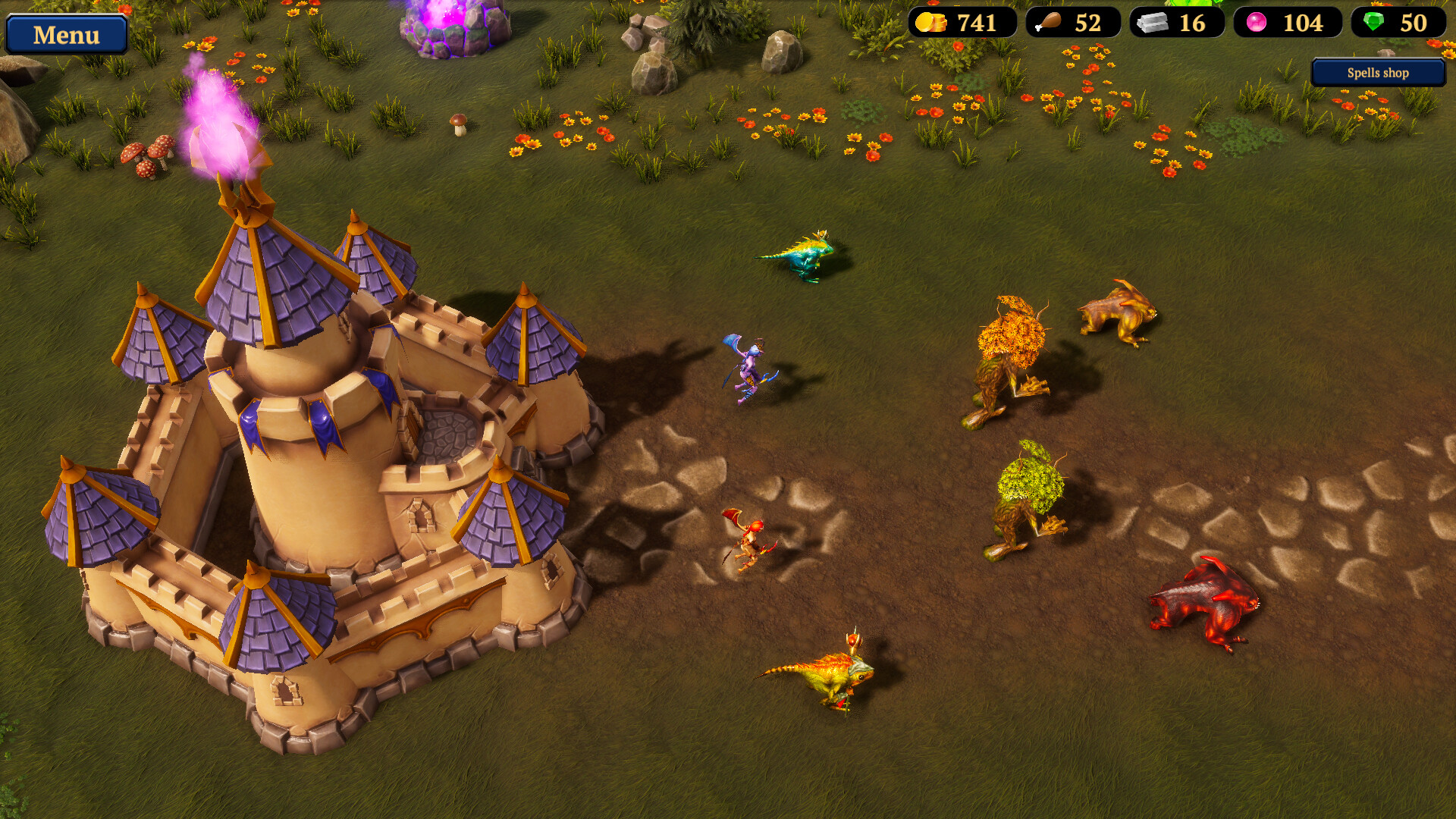Click the silver ingots resource icon
This screenshot has width=1456, height=819.
tap(1153, 22)
